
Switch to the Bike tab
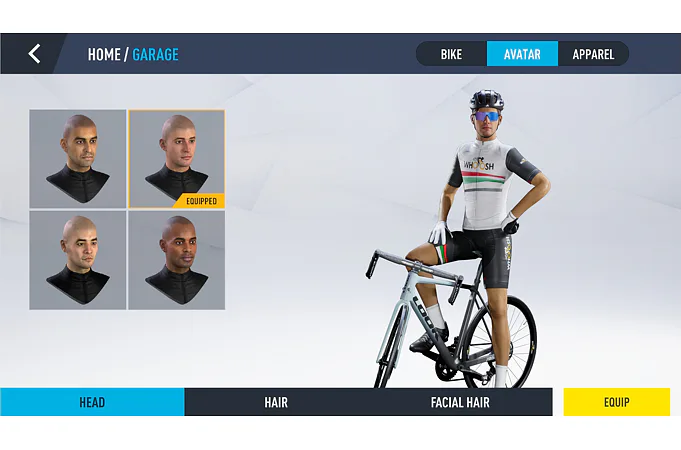[451, 54]
